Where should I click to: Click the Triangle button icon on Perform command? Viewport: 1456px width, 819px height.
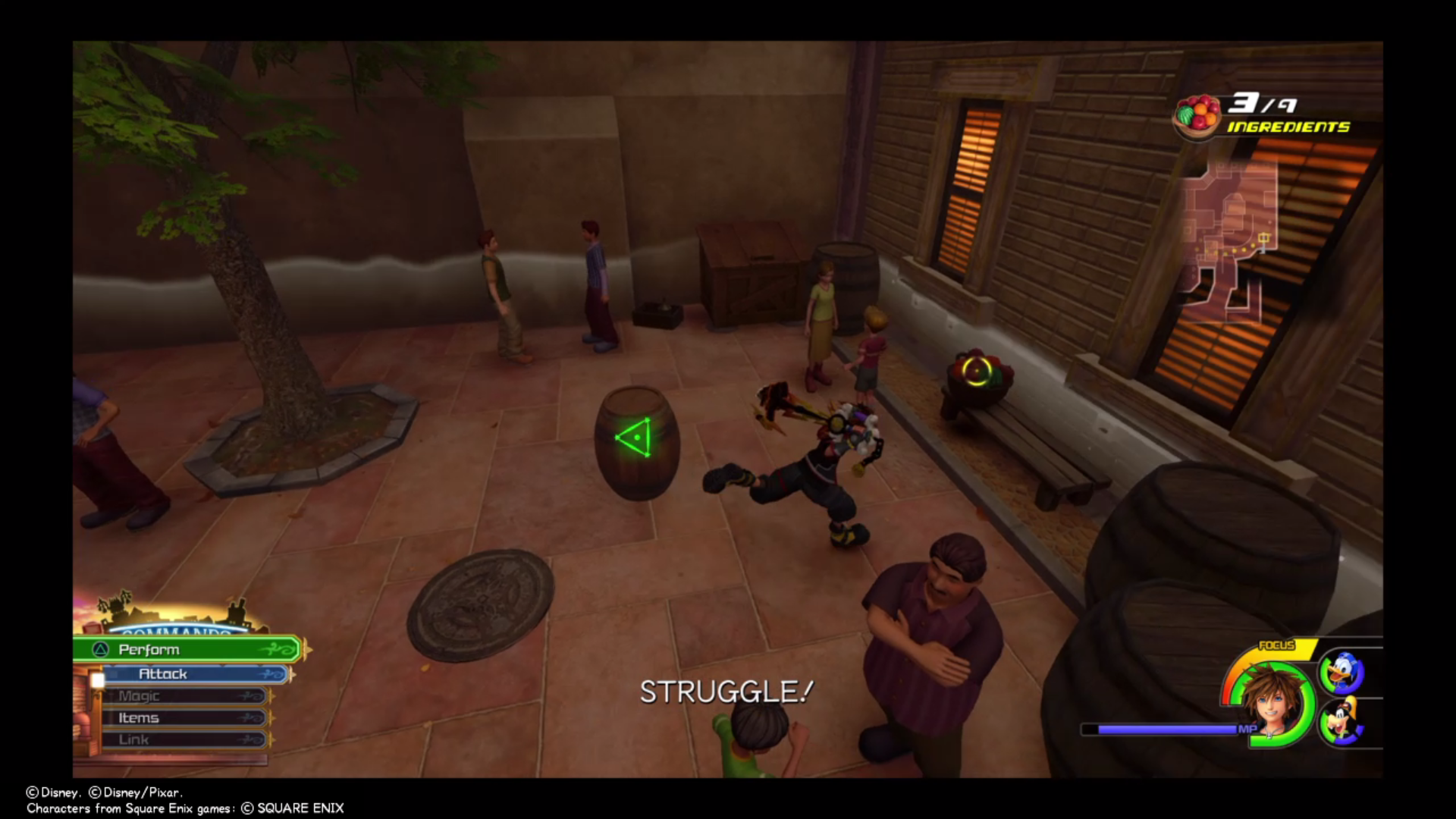[x=102, y=650]
